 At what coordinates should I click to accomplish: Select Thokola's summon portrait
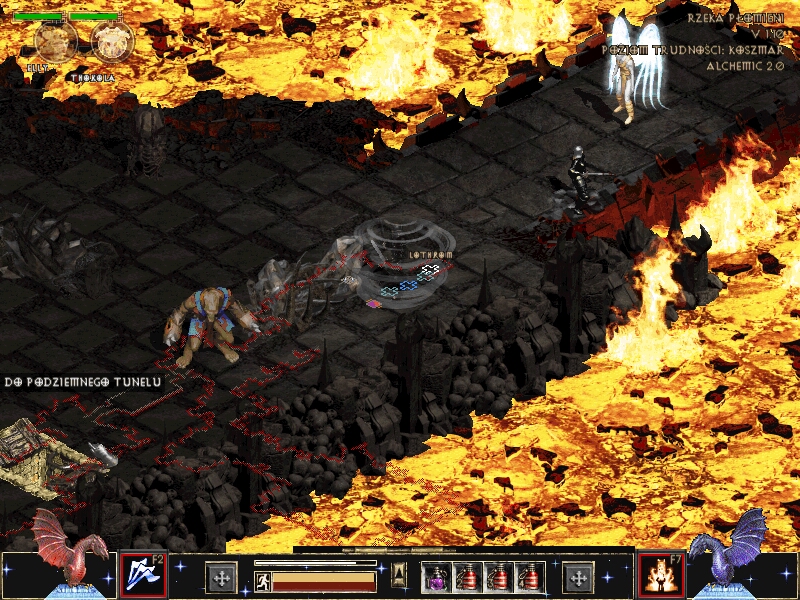coord(112,41)
